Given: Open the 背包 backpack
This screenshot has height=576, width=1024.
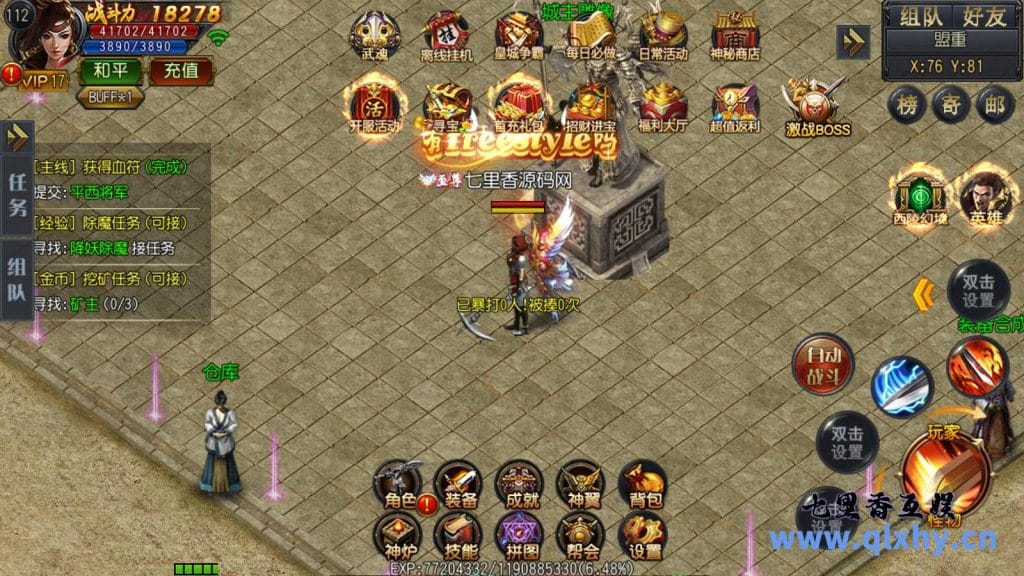Looking at the screenshot, I should click(x=641, y=484).
